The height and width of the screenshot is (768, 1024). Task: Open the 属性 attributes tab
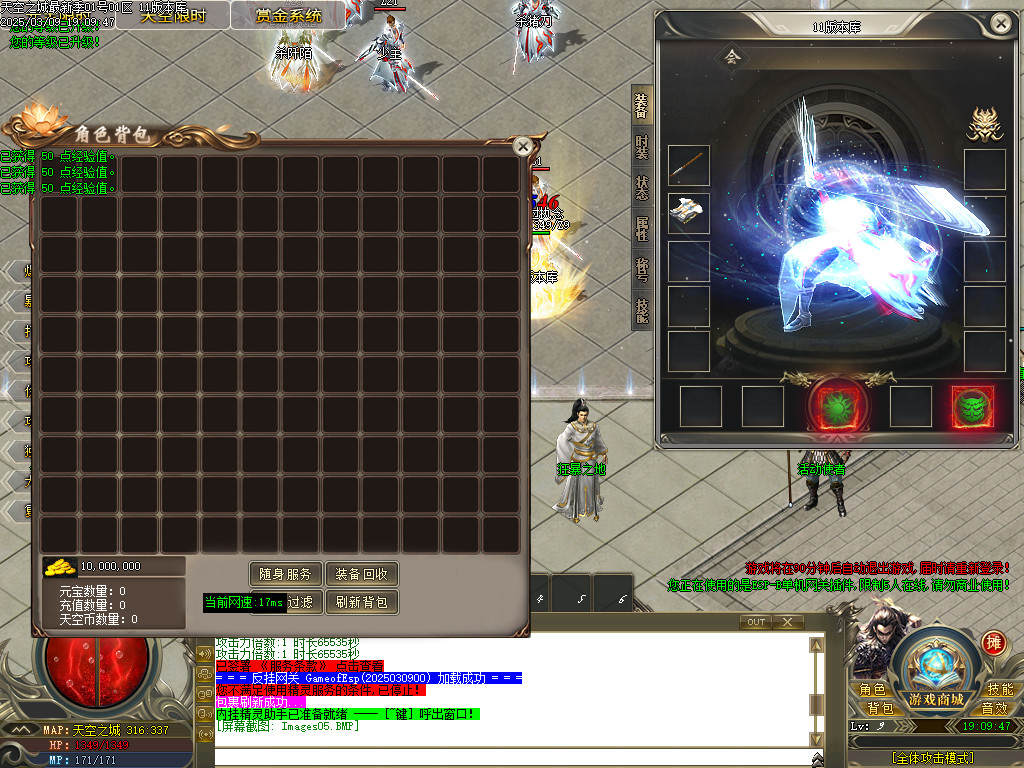pos(641,229)
